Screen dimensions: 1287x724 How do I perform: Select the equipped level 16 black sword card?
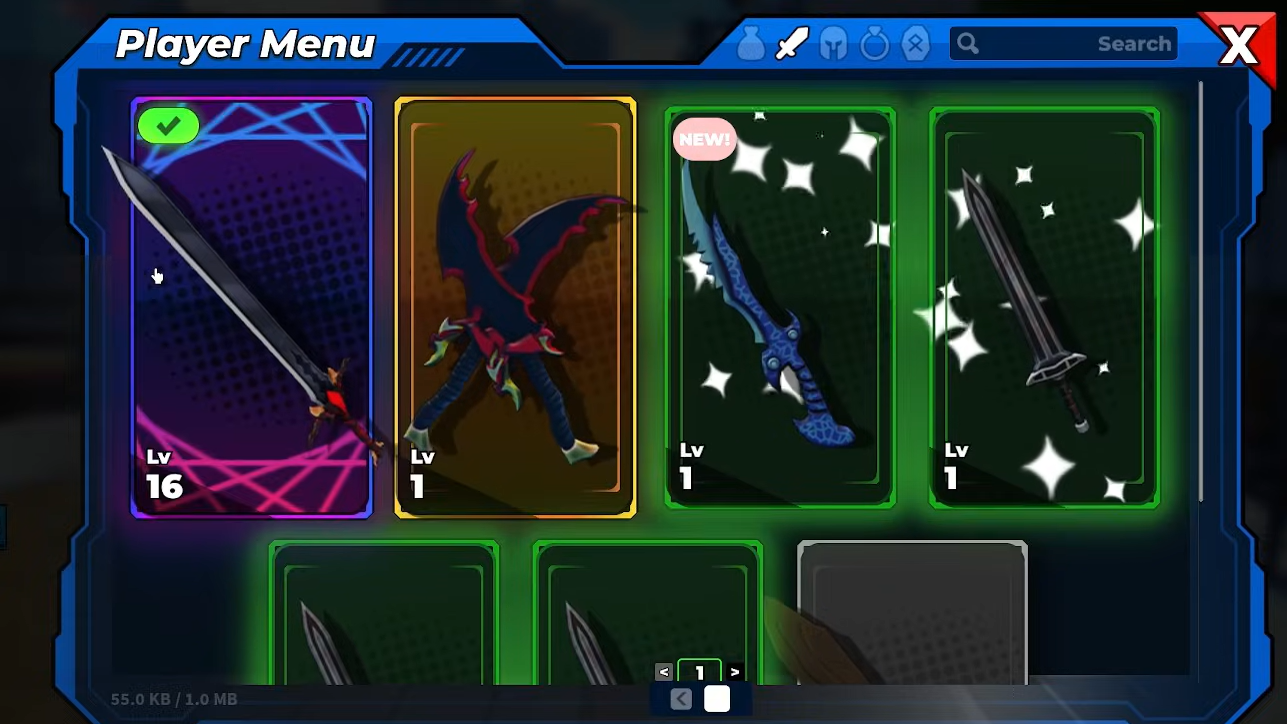pos(251,307)
